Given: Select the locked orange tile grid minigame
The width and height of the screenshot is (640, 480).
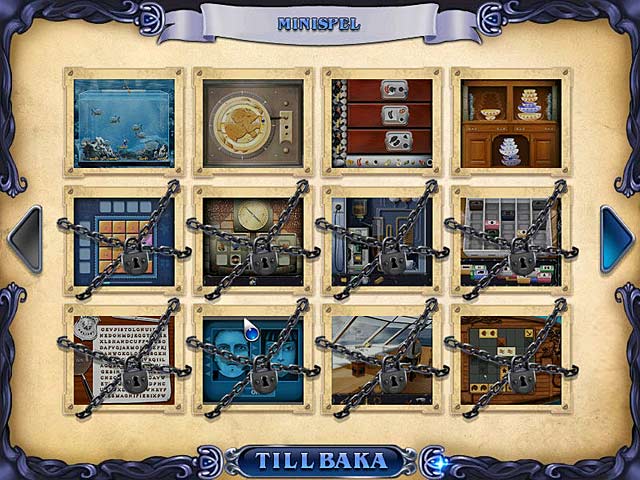Looking at the screenshot, I should 124,240.
